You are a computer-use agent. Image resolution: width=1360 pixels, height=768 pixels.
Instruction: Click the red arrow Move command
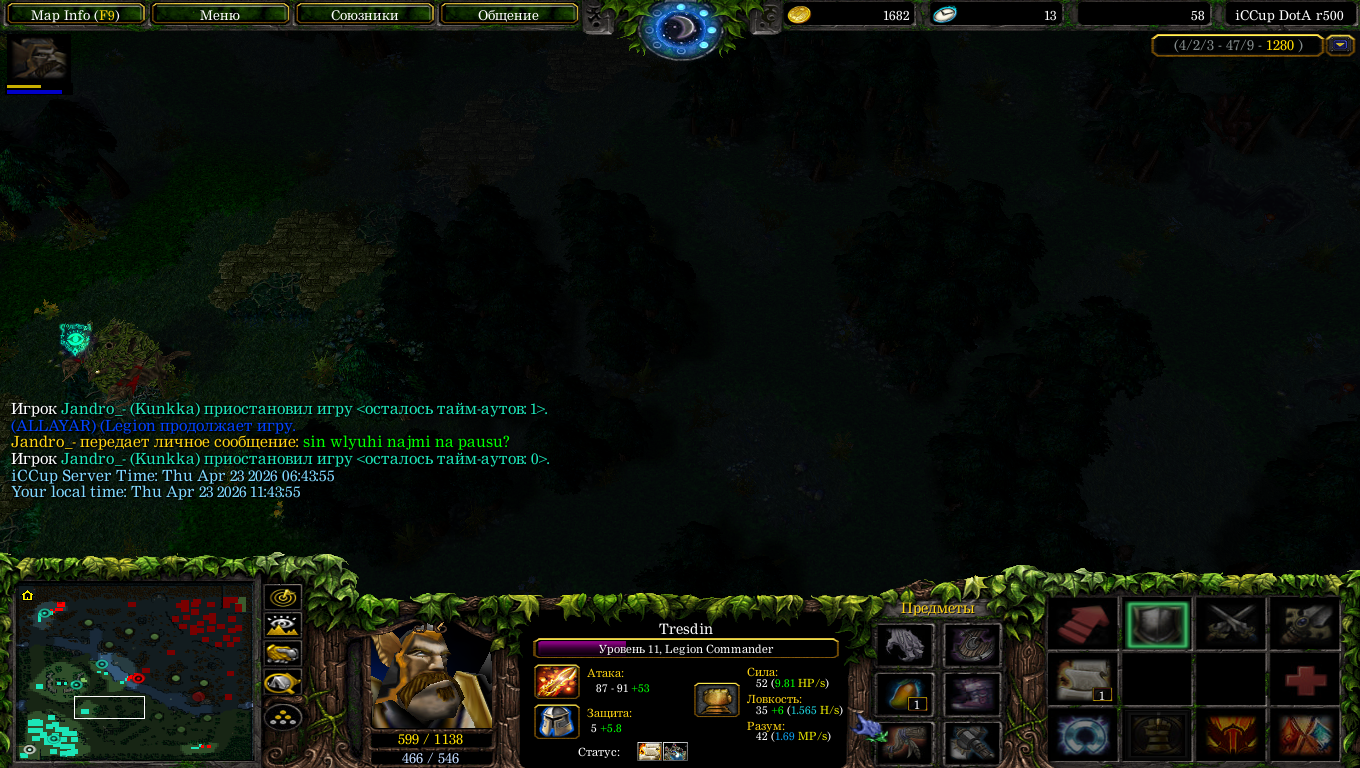pyautogui.click(x=1085, y=625)
